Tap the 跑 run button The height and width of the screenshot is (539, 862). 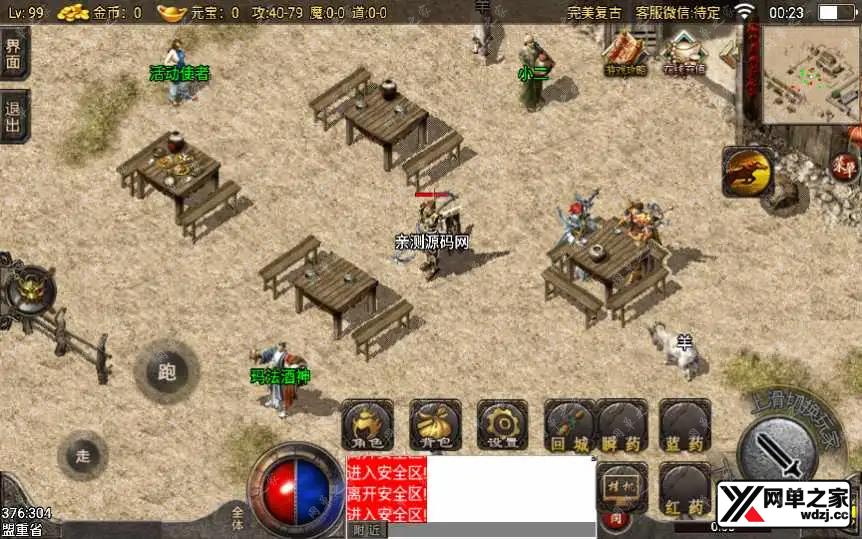point(166,372)
